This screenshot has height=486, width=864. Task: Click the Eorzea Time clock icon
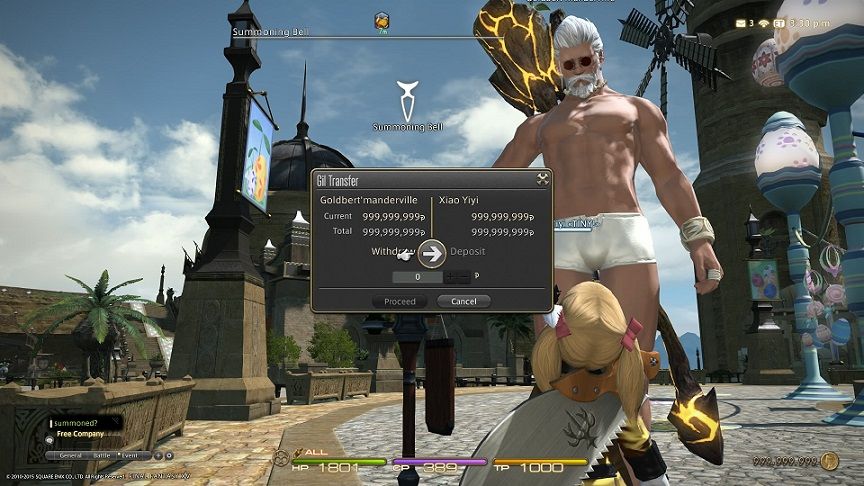(x=777, y=22)
